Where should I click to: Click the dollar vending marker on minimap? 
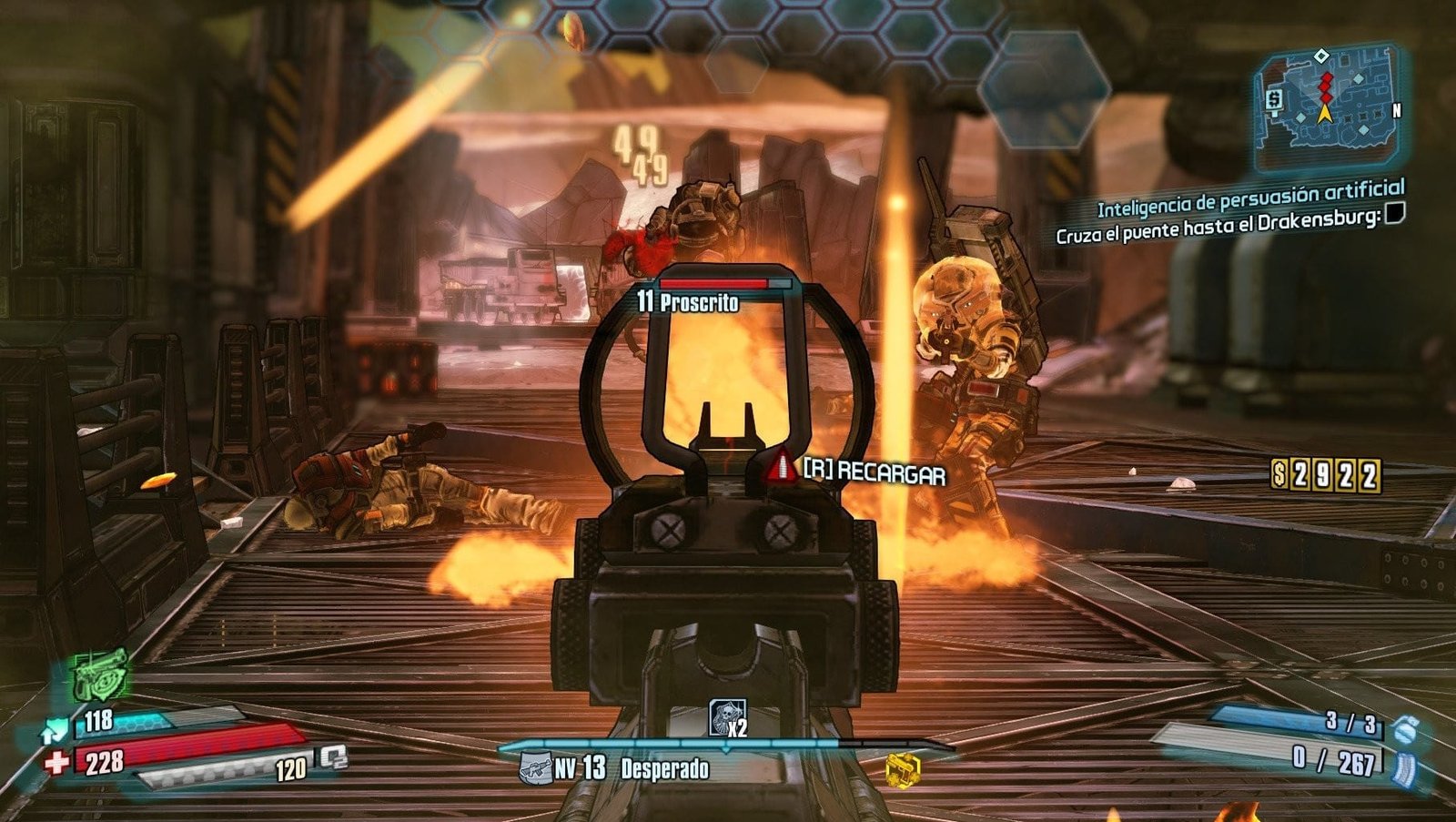1274,96
